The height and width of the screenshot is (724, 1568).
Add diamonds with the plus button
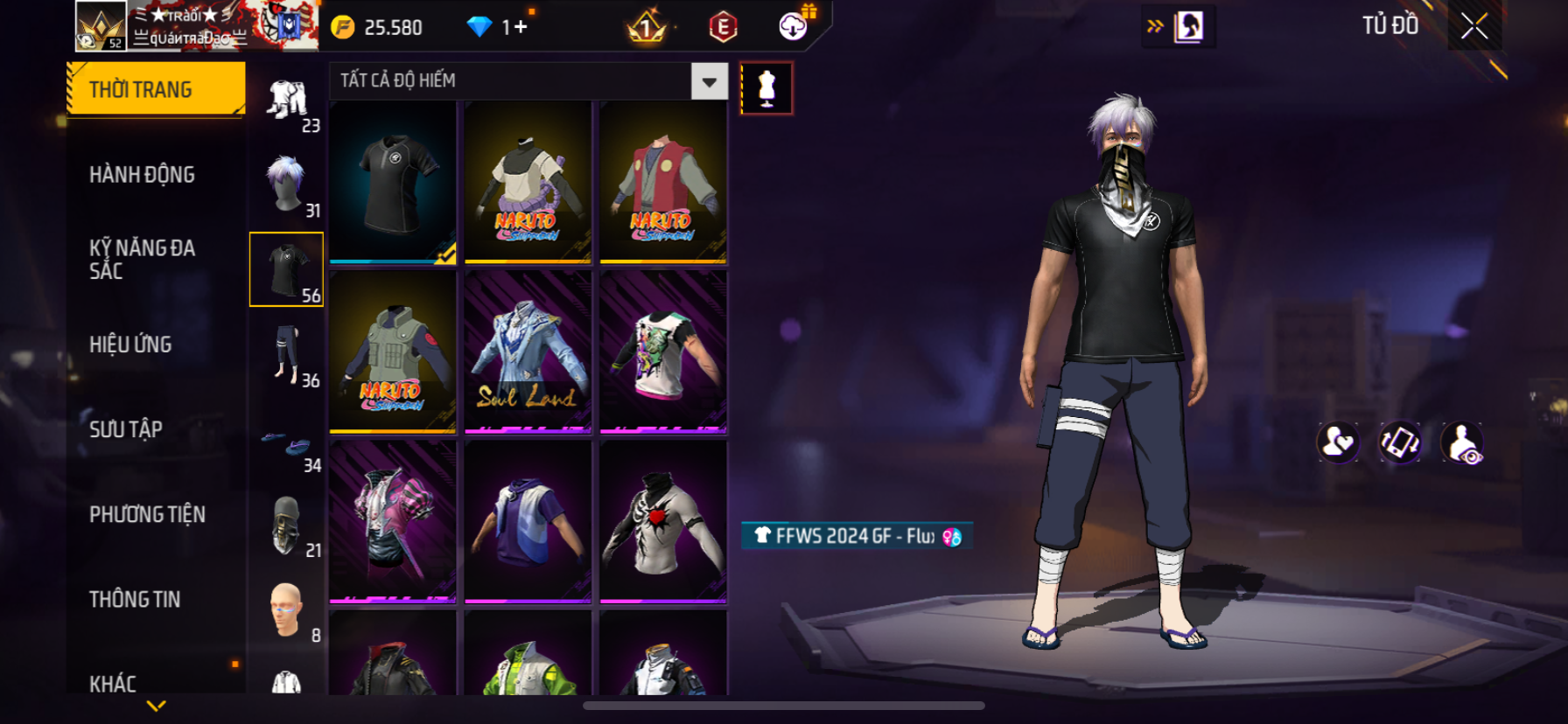(x=521, y=27)
